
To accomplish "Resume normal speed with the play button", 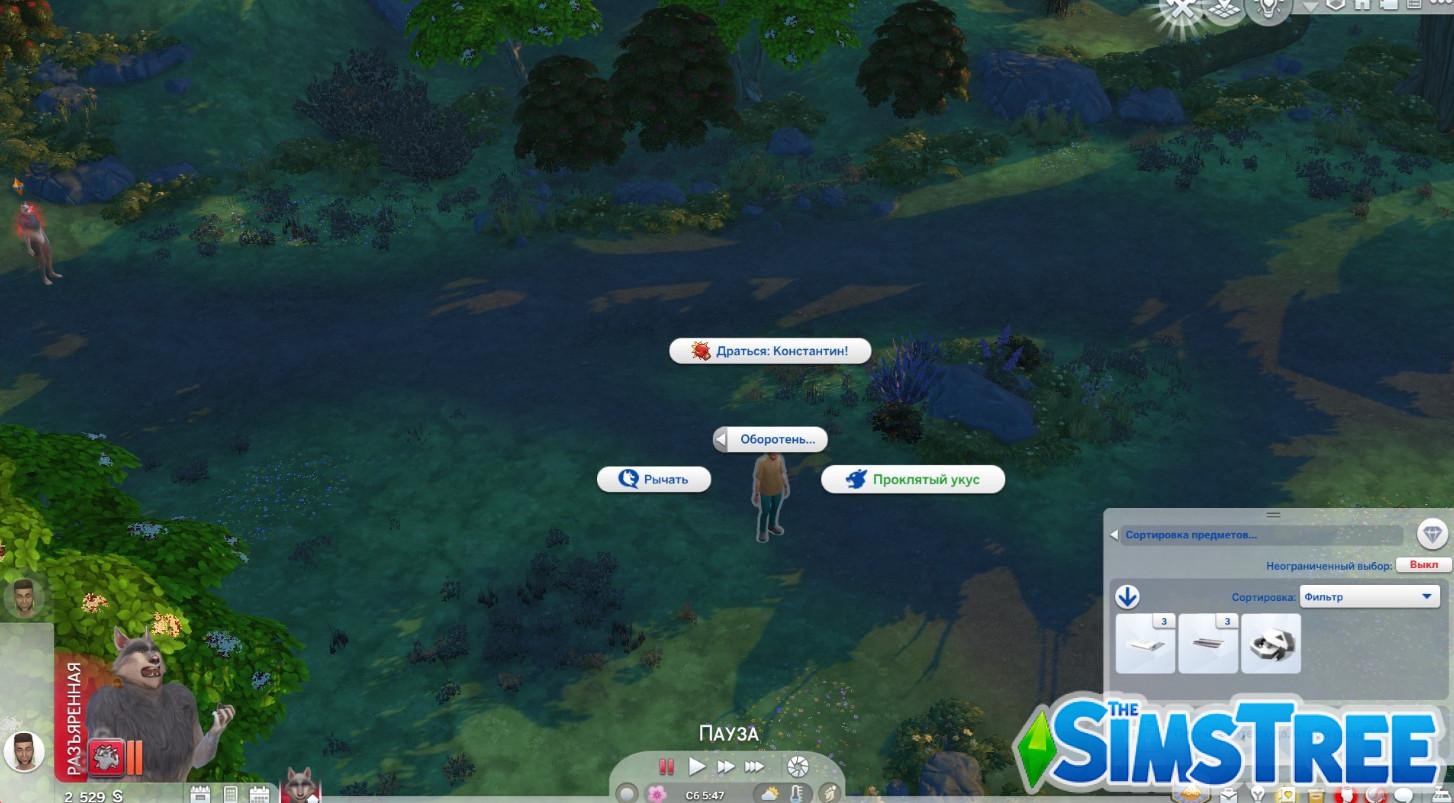I will (x=697, y=765).
